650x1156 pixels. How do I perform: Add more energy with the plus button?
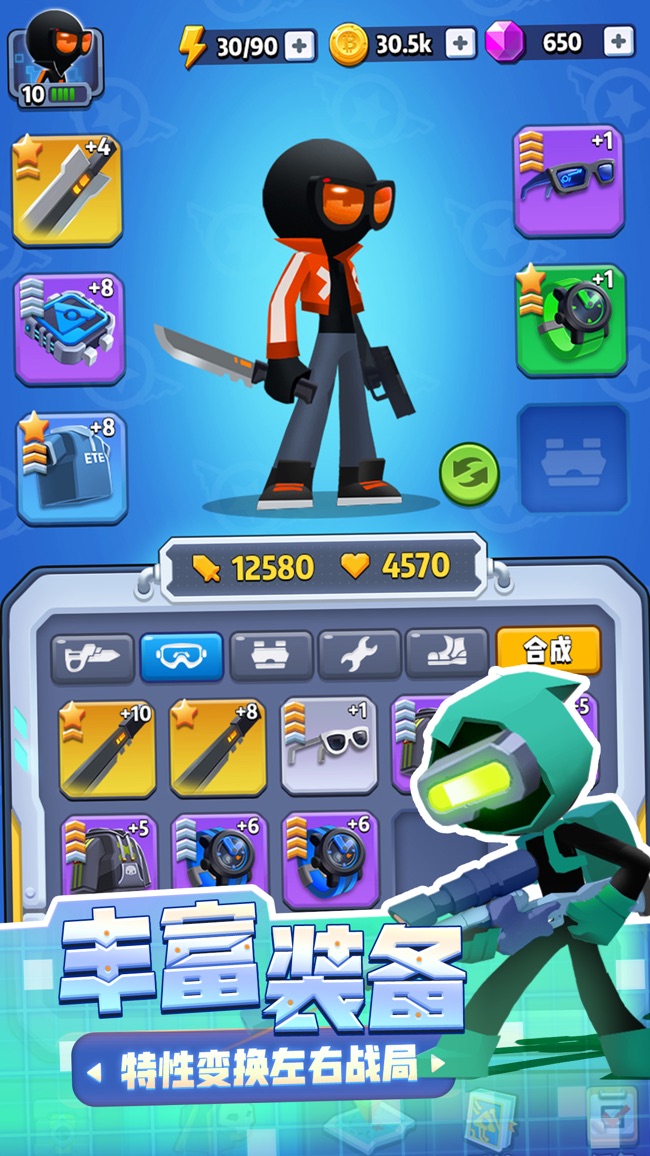pyautogui.click(x=299, y=45)
